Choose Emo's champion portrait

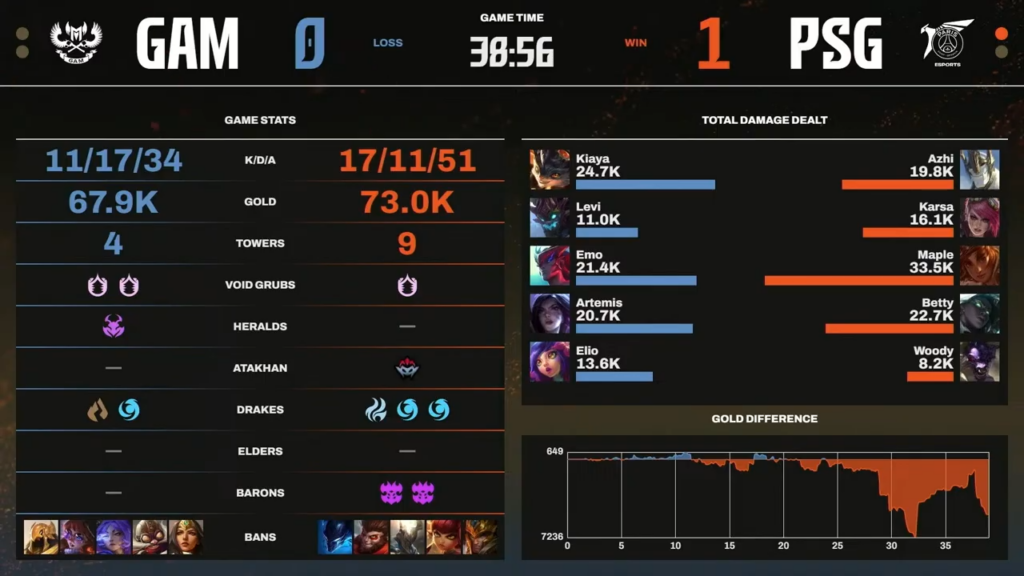click(549, 265)
